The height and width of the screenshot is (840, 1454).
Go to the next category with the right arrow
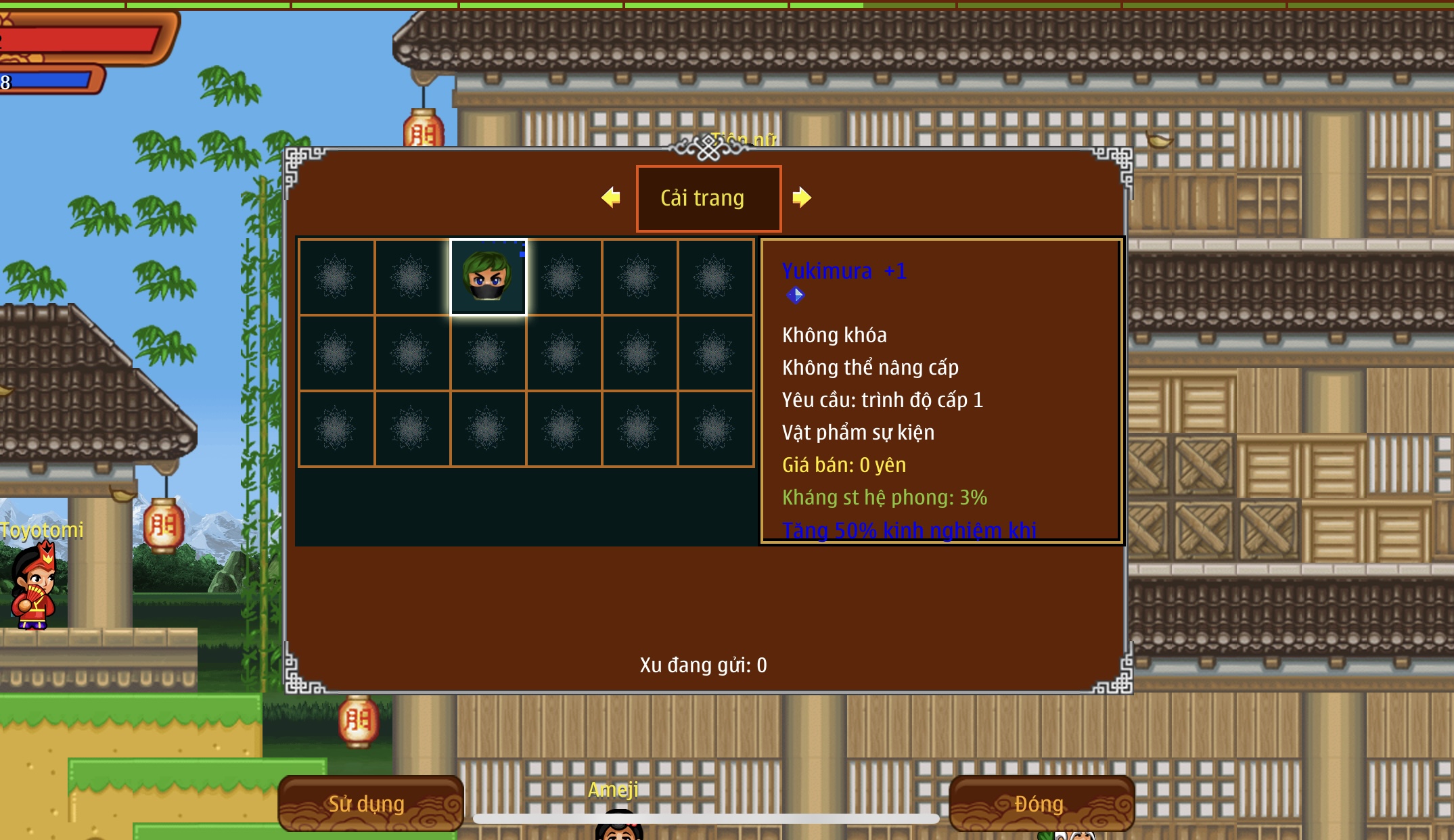[x=802, y=197]
